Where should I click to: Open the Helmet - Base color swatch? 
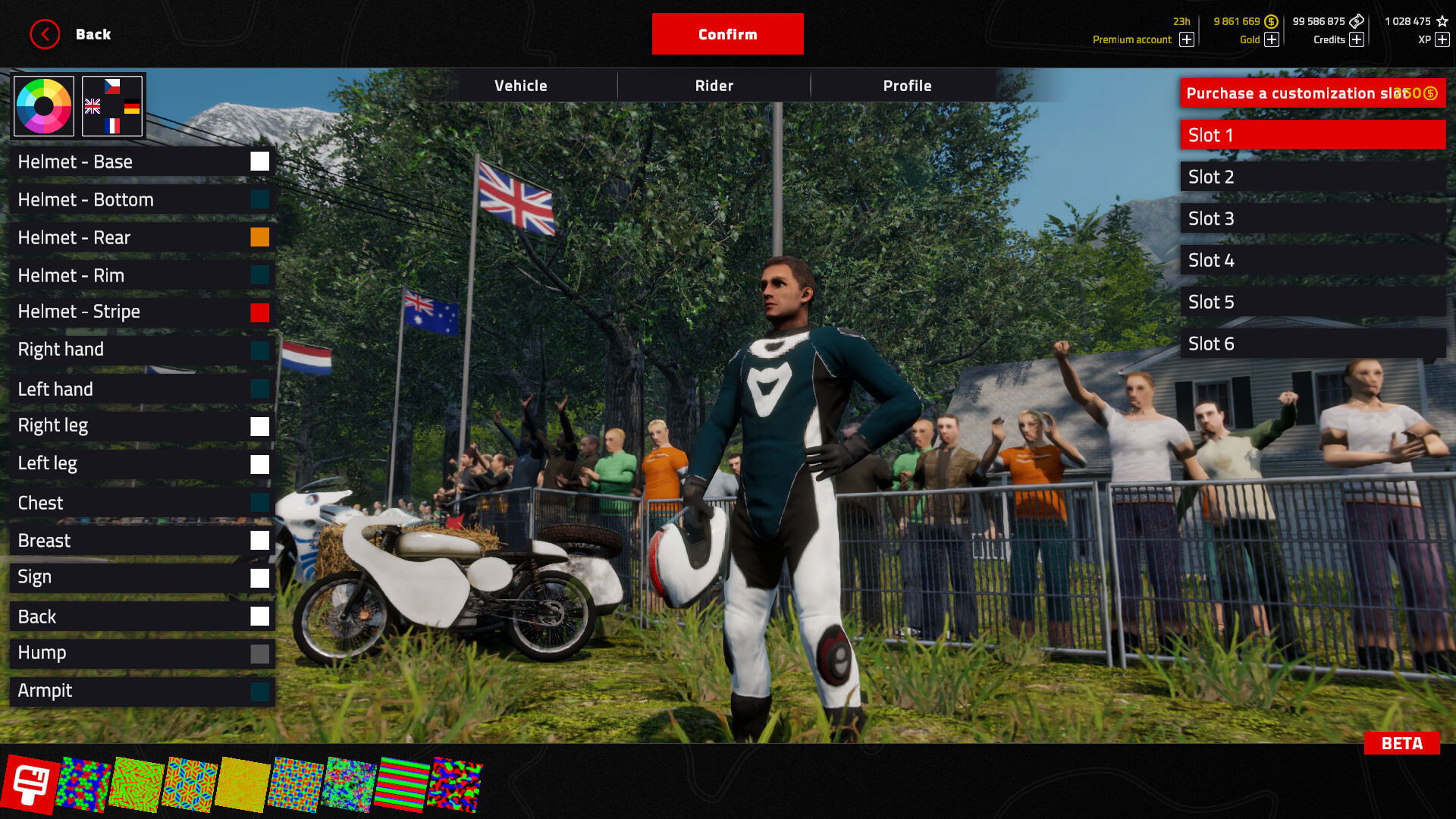point(260,161)
